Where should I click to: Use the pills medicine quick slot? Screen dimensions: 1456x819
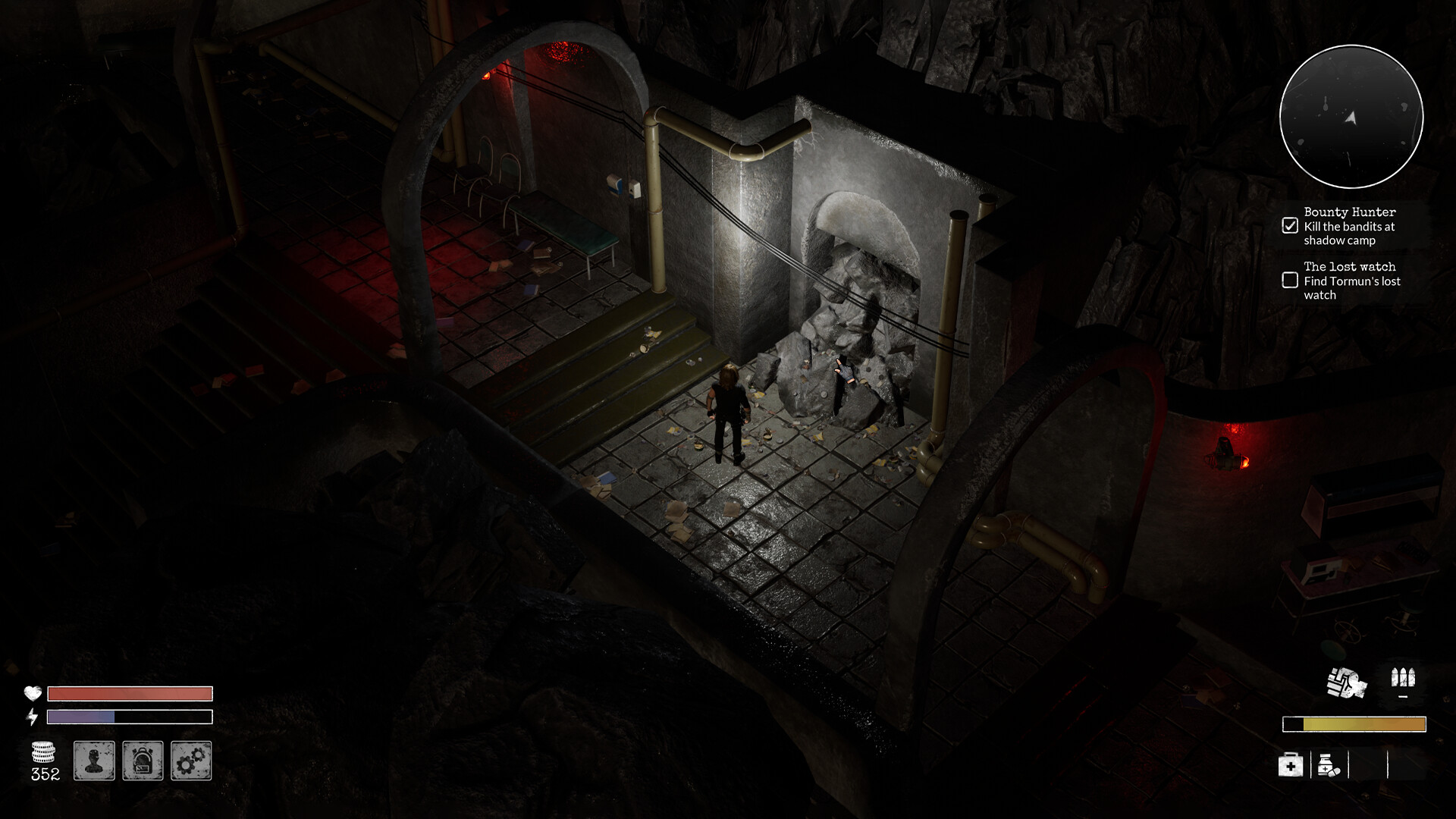point(1327,766)
